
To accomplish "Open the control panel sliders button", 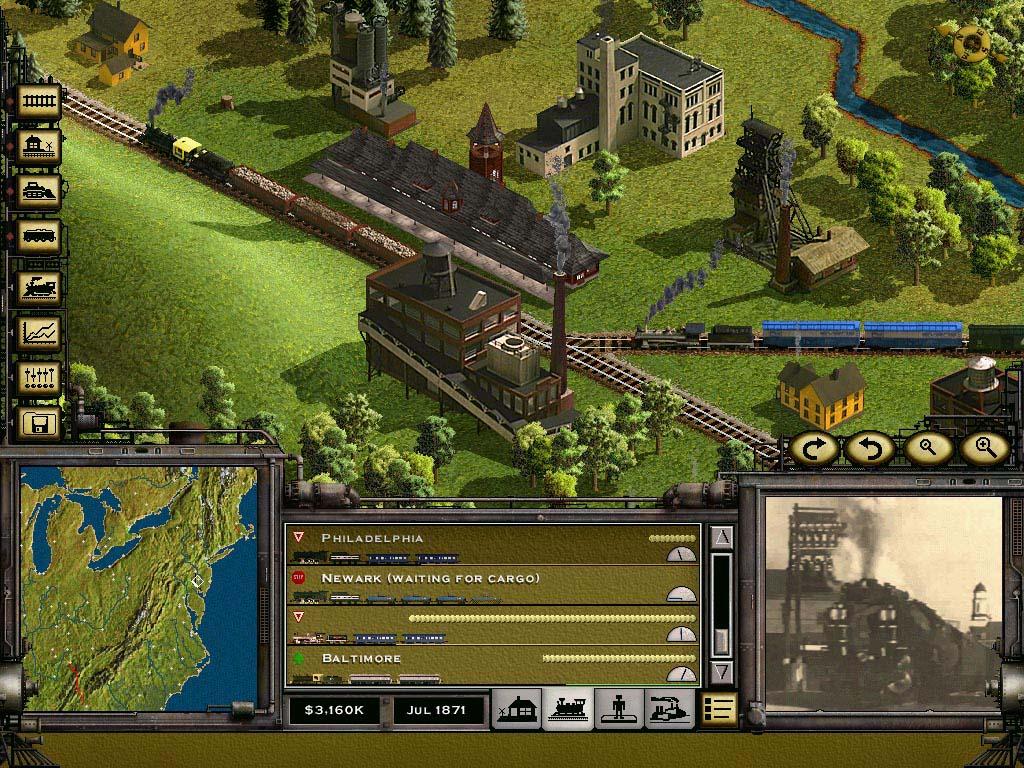I will pyautogui.click(x=40, y=379).
